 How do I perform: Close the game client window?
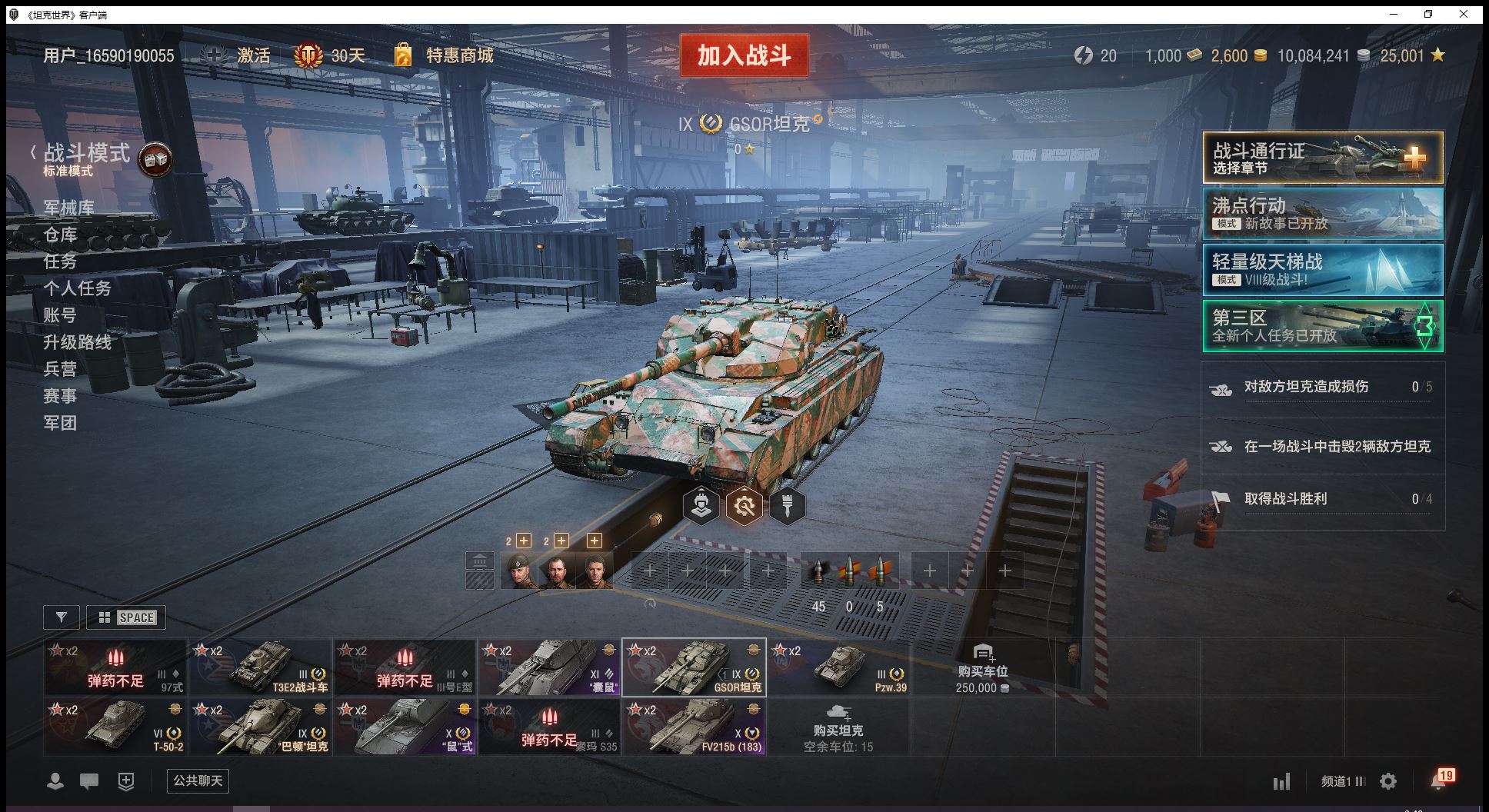(x=1464, y=14)
